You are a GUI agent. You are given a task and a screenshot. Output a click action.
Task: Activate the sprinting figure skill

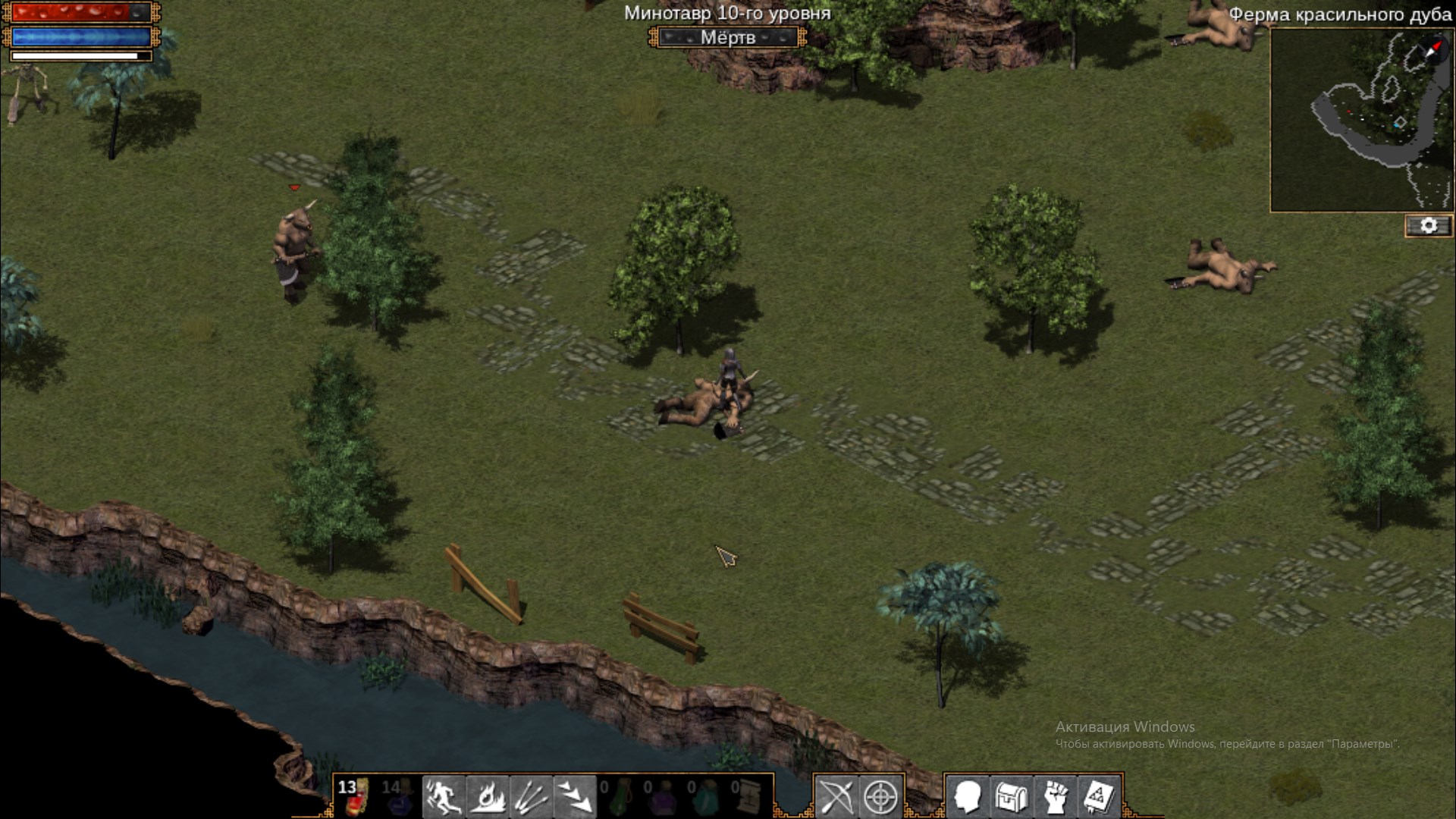(443, 797)
